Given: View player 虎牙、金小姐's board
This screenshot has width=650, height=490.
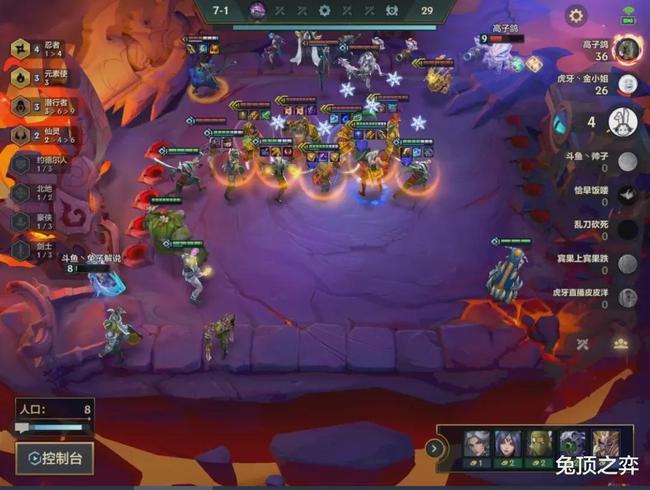Looking at the screenshot, I should tap(627, 83).
